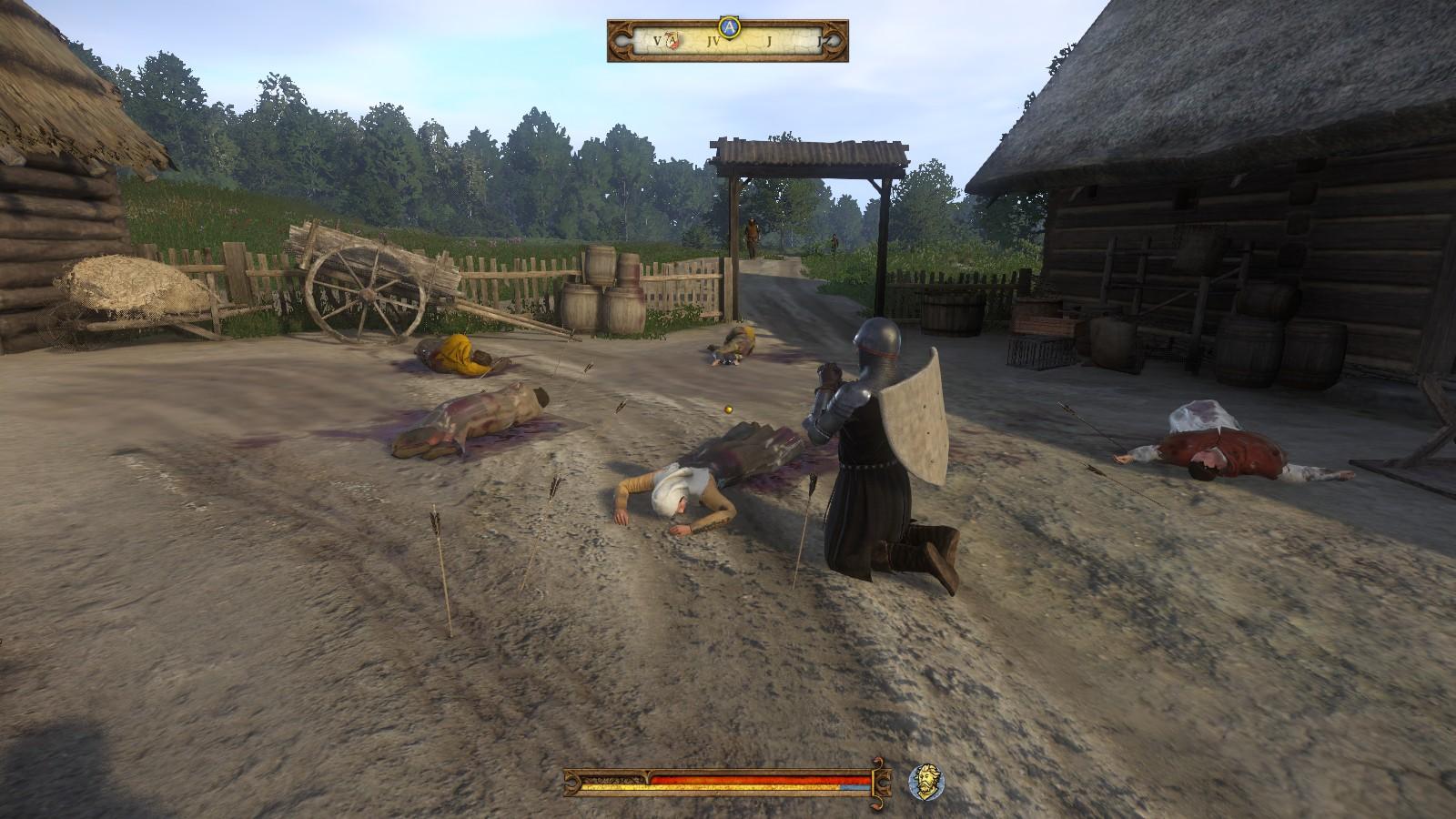Click the blue depleted stamina segment
This screenshot has height=819, width=1456.
[854, 787]
